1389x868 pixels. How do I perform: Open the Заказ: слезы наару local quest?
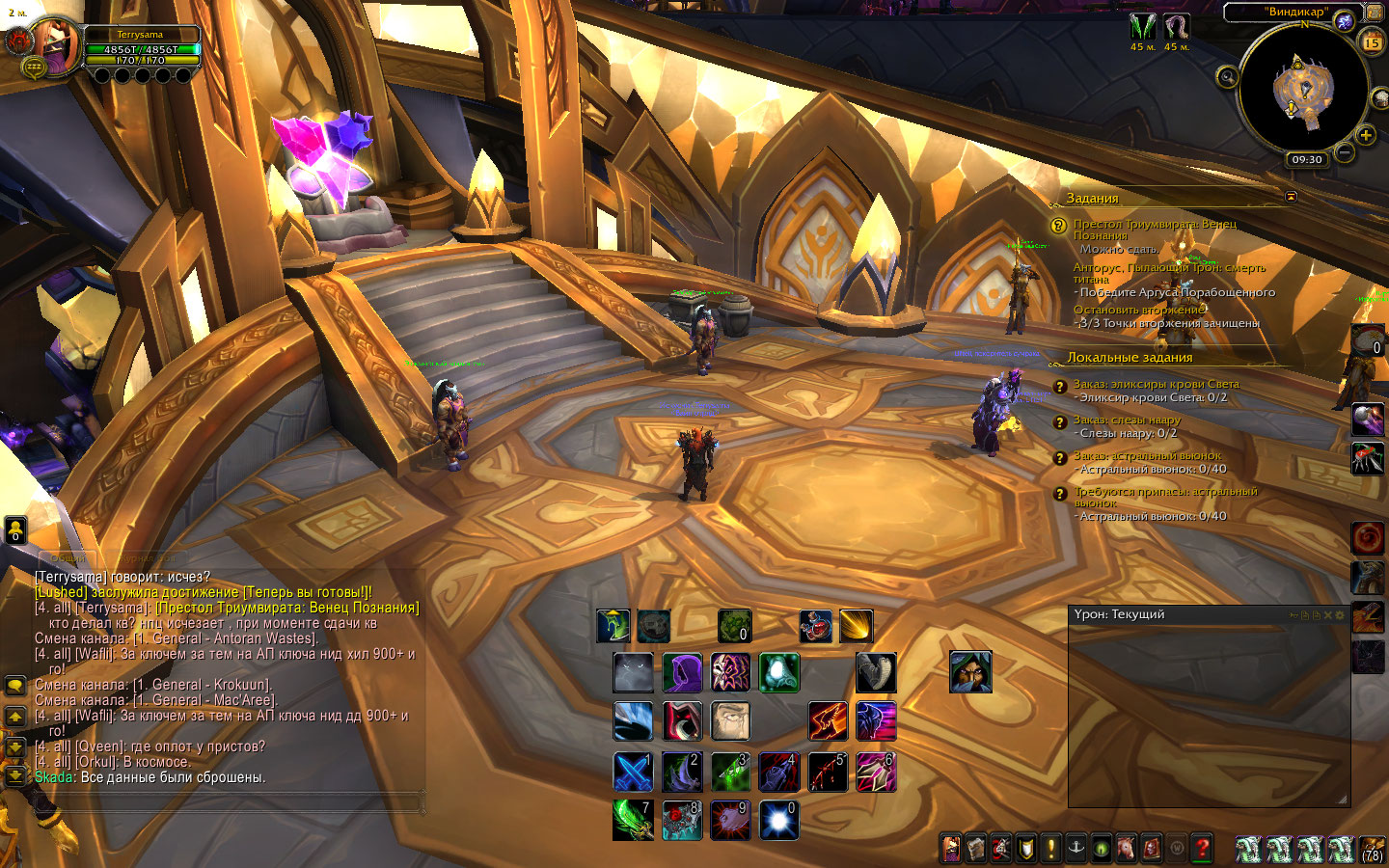pyautogui.click(x=1127, y=420)
